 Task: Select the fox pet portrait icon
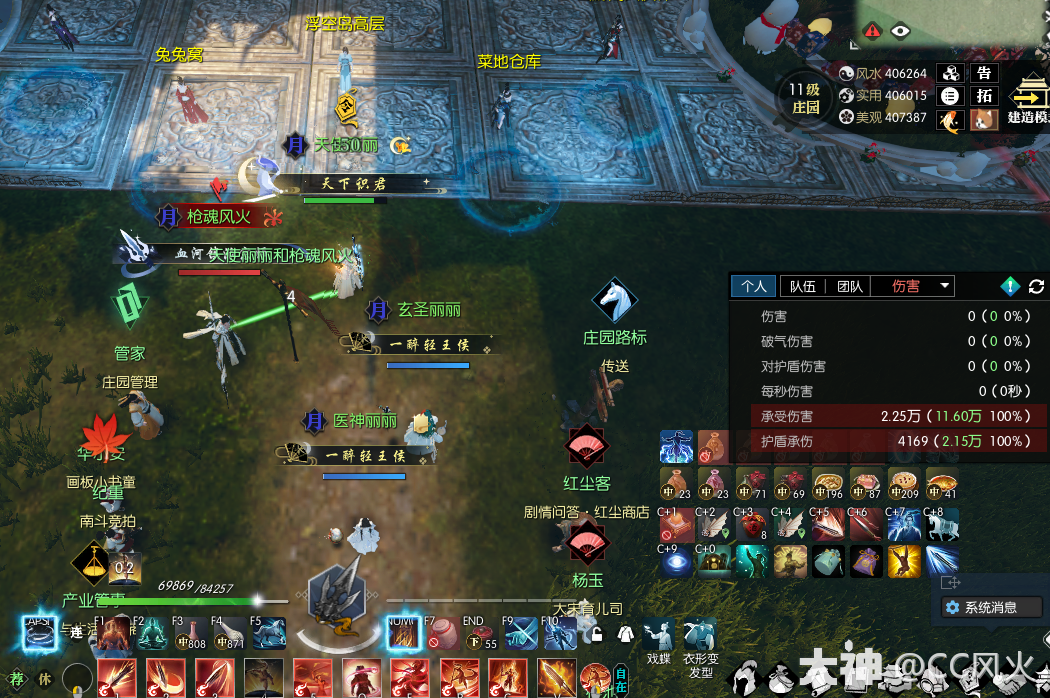pyautogui.click(x=985, y=120)
